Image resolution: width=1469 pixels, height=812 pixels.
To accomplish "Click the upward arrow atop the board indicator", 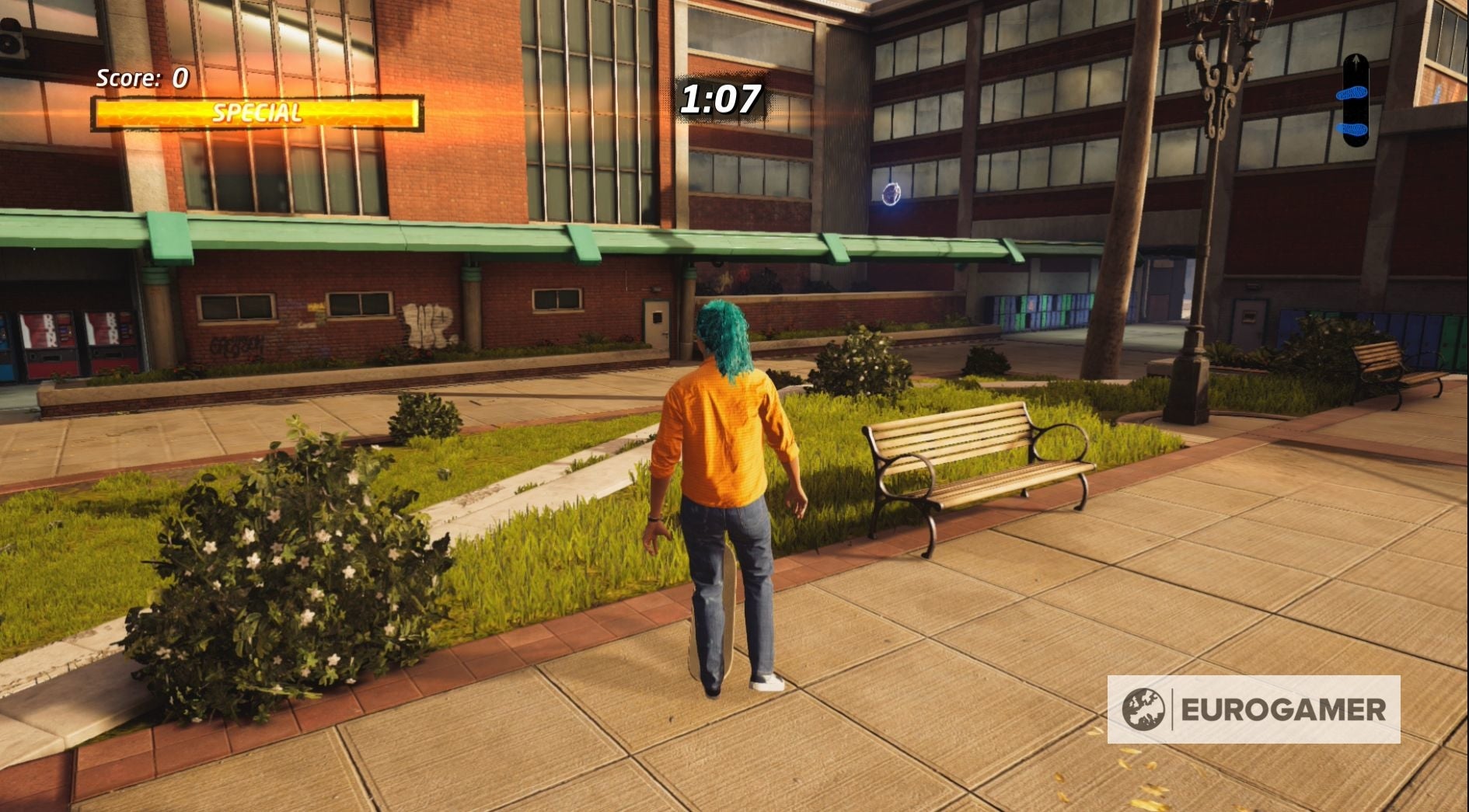I will click(1356, 62).
